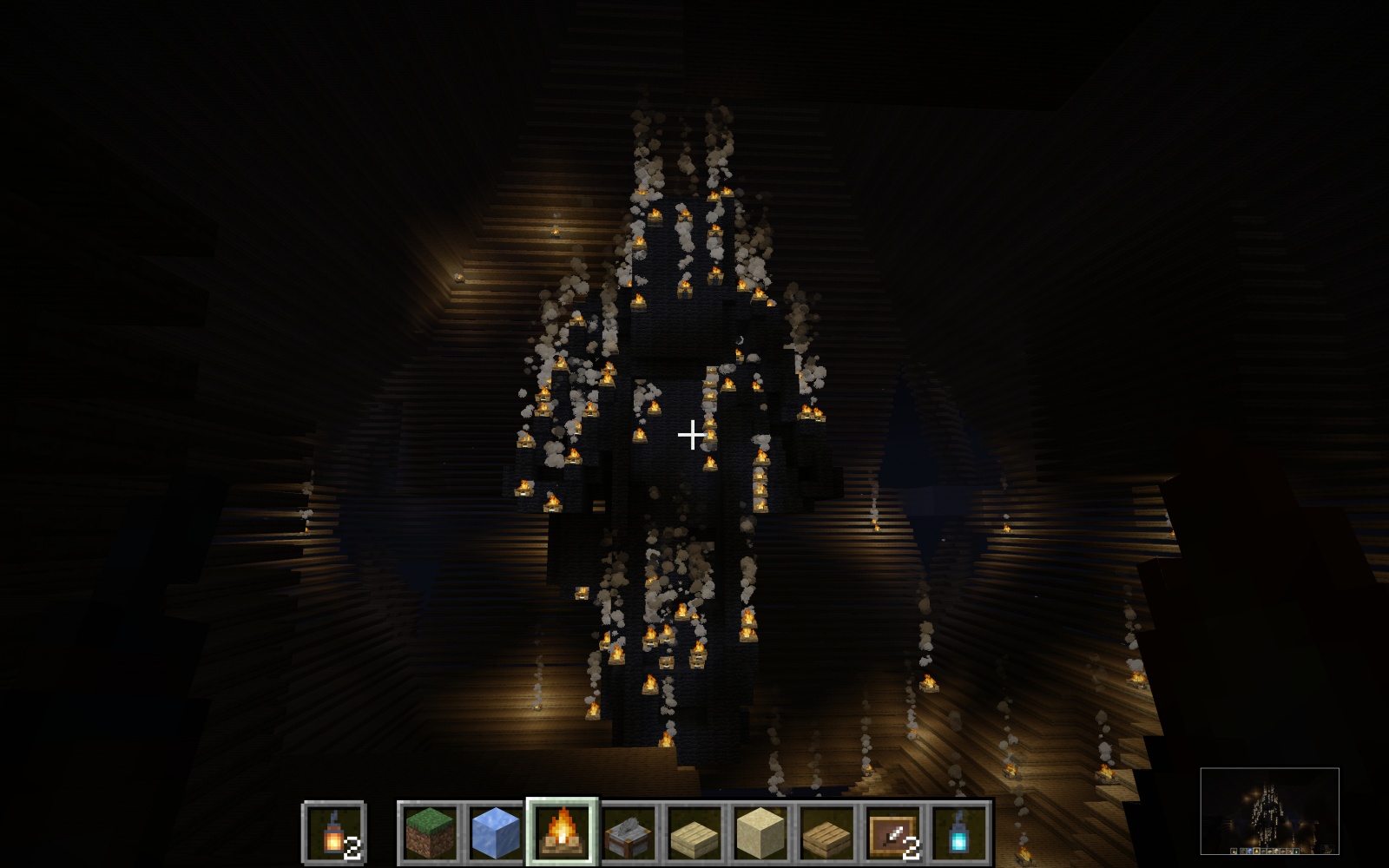Choose the item frame slot
The width and height of the screenshot is (1389, 868).
894,831
